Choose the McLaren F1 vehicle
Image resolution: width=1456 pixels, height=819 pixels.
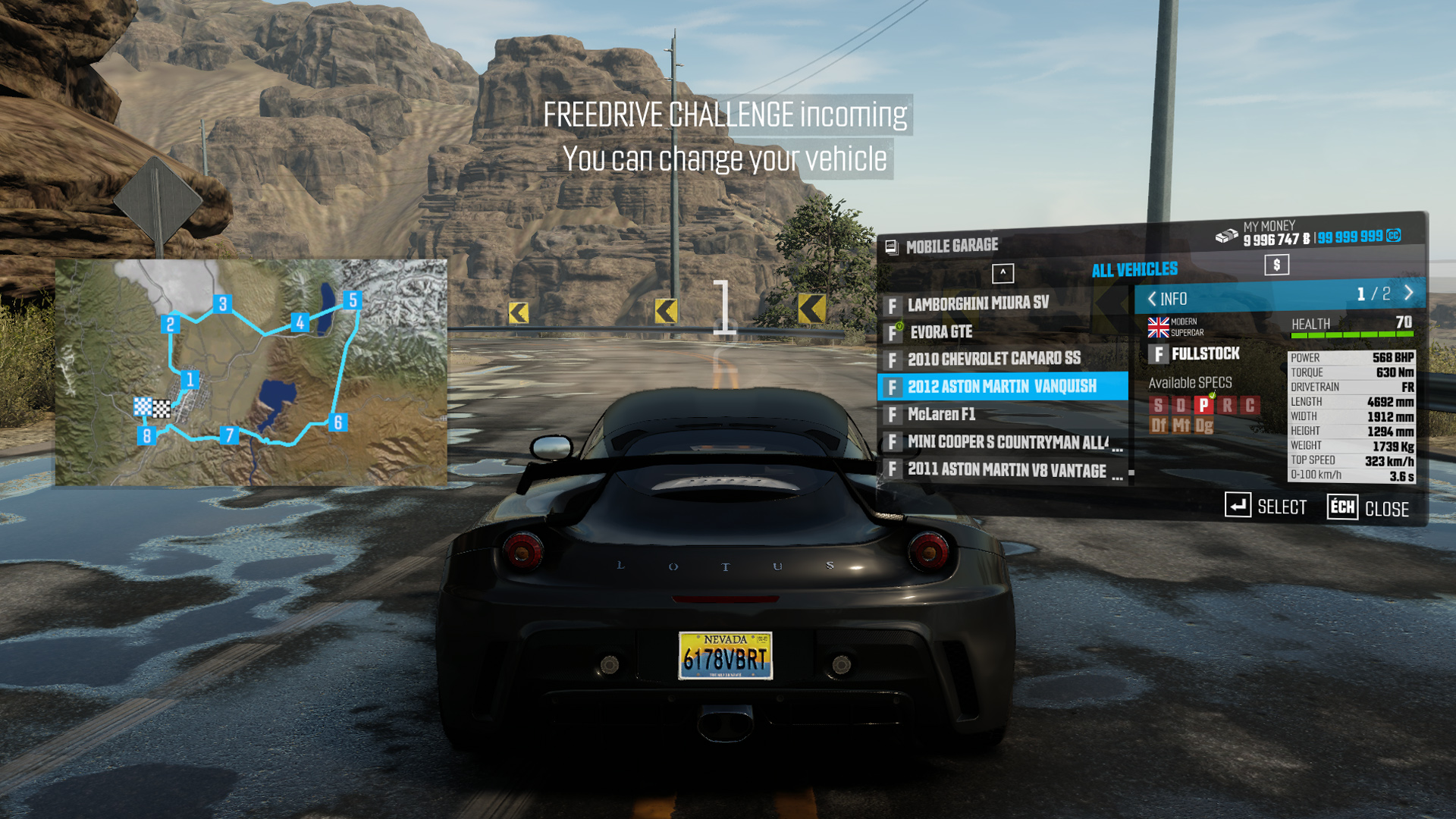click(941, 414)
